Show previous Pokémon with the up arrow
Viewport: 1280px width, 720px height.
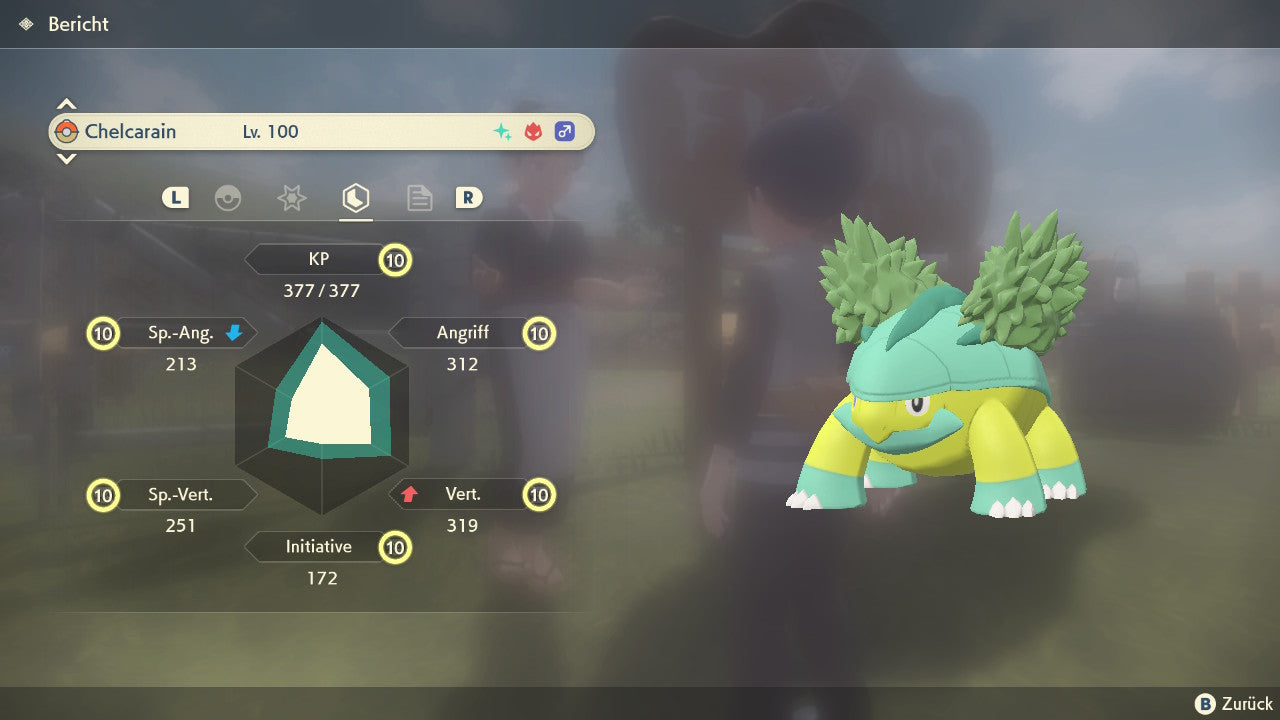coord(66,104)
